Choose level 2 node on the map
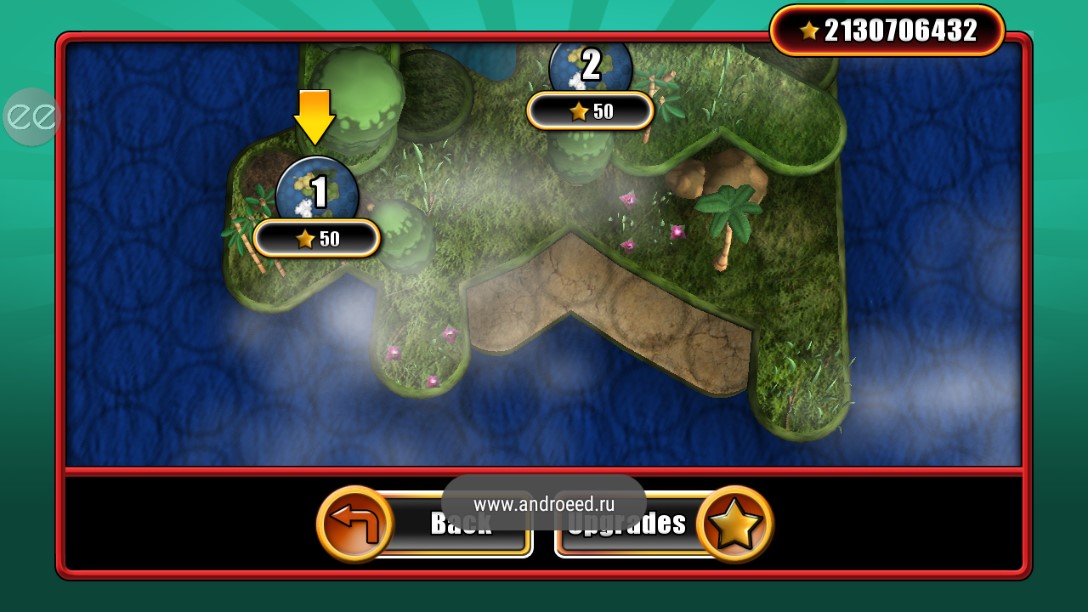 [x=591, y=66]
